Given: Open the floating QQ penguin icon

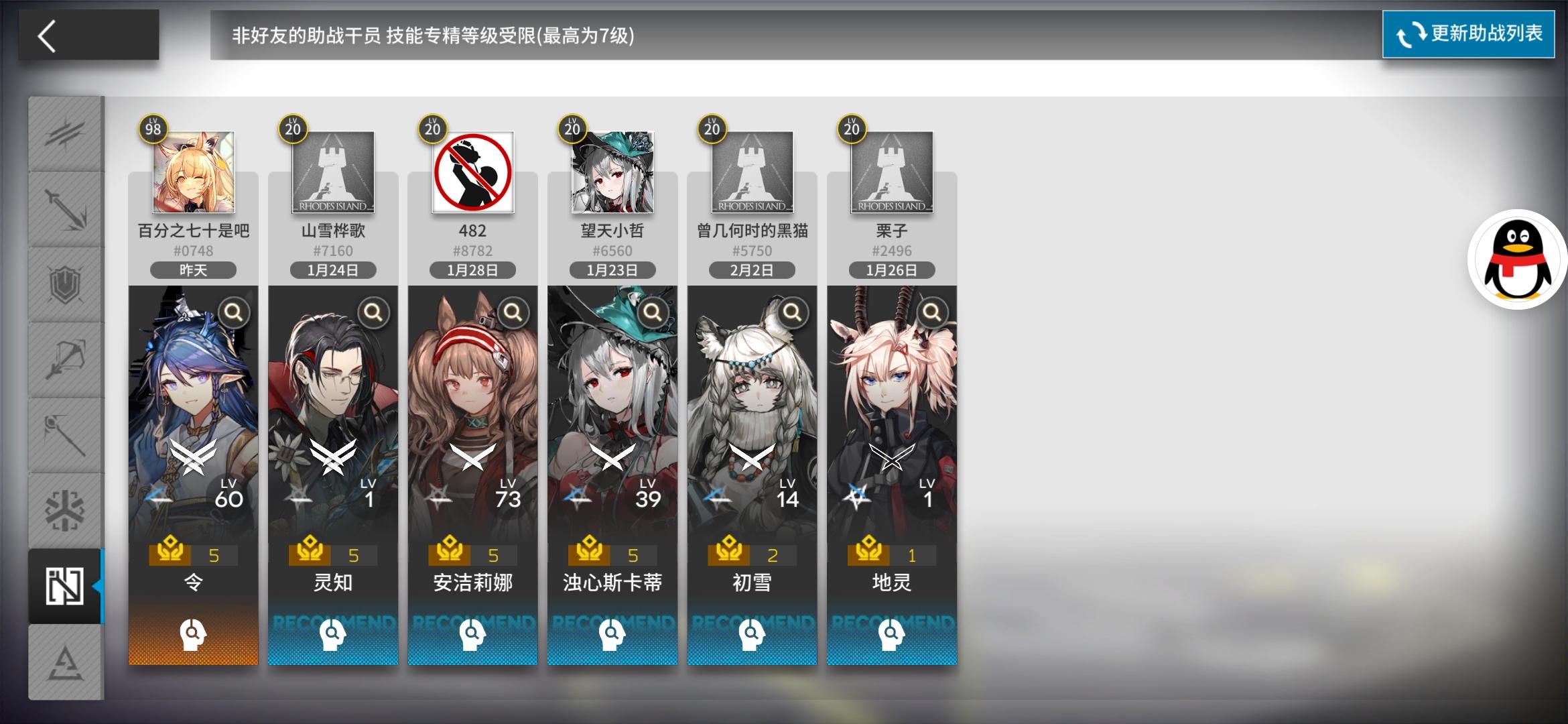Looking at the screenshot, I should (1518, 261).
